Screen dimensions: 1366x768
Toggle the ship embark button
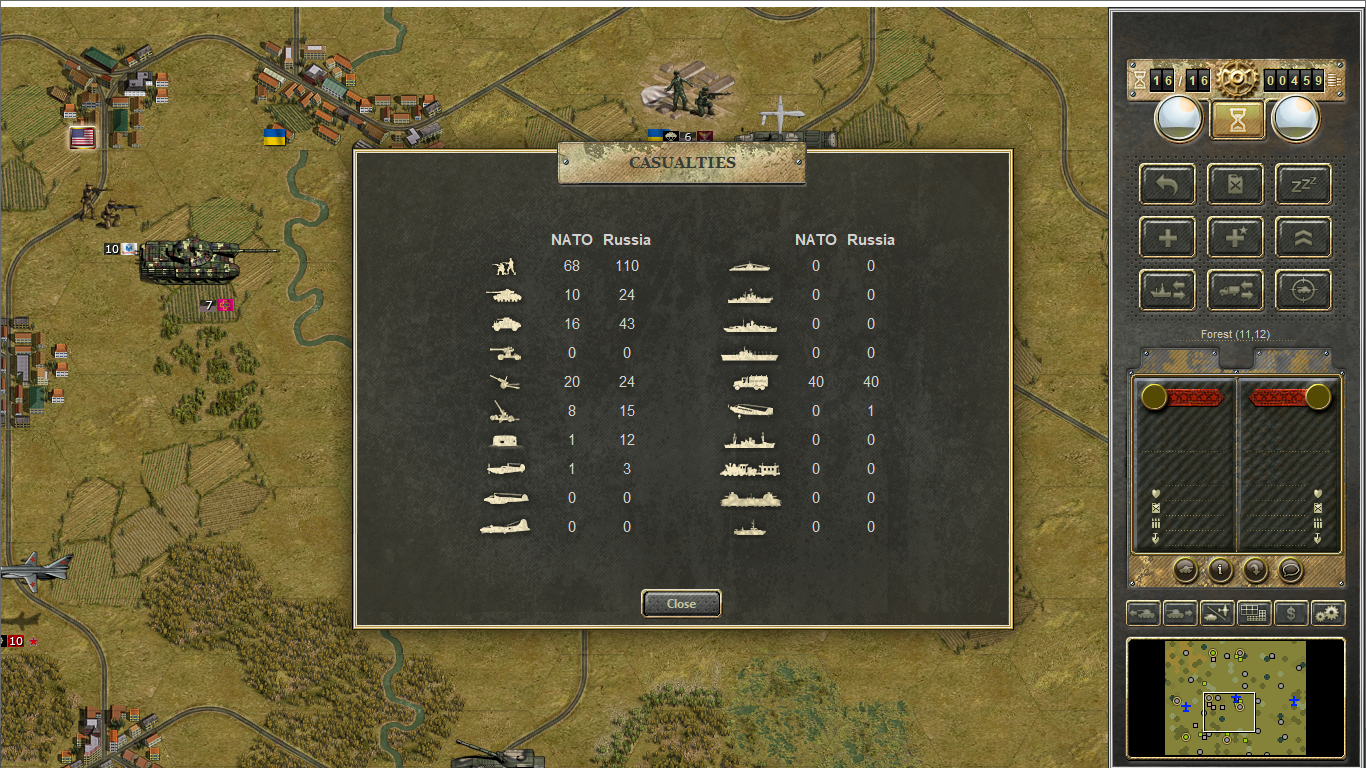pos(1168,290)
